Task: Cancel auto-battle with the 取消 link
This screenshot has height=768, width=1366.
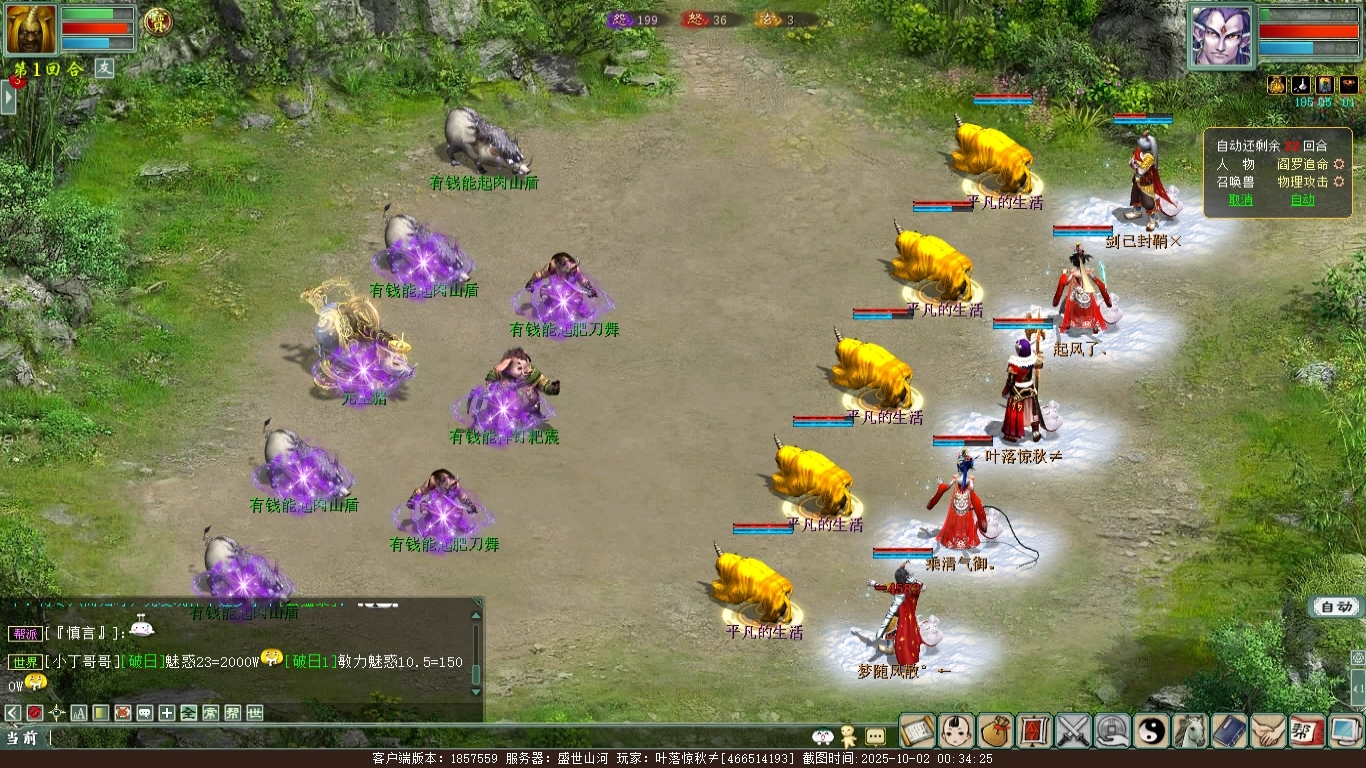Action: 1241,200
